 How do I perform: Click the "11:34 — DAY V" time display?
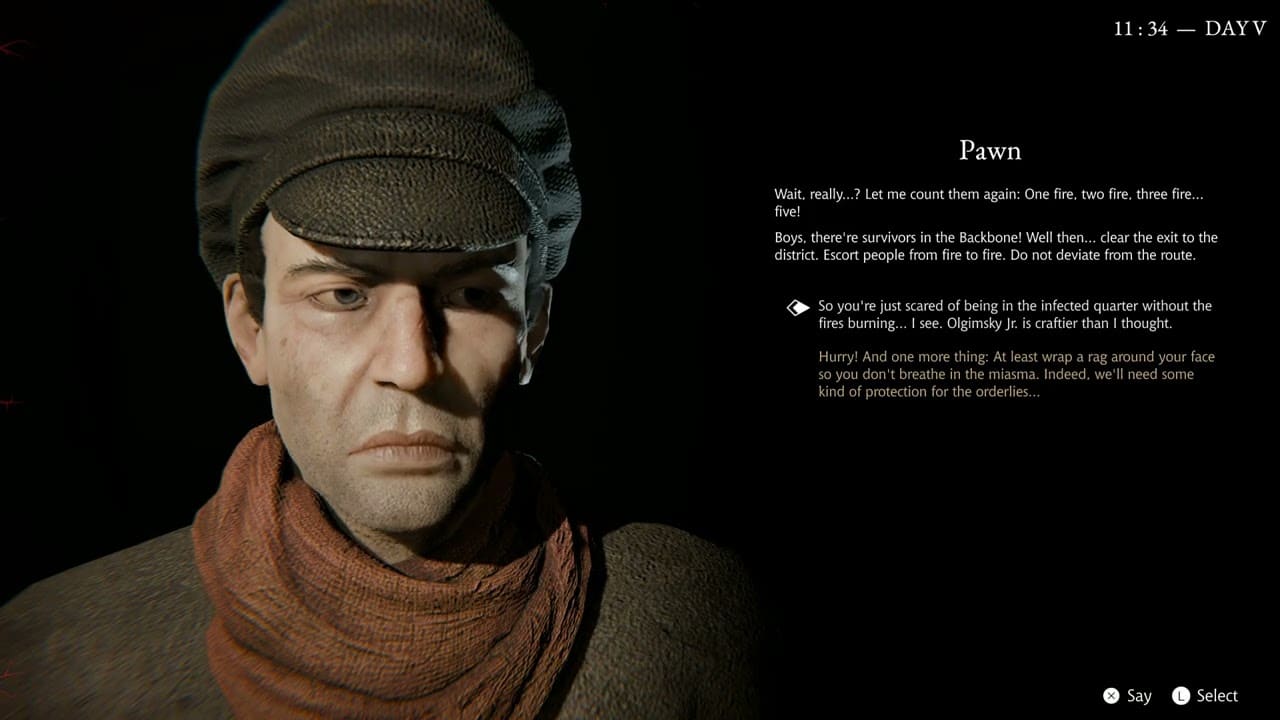[x=1190, y=28]
